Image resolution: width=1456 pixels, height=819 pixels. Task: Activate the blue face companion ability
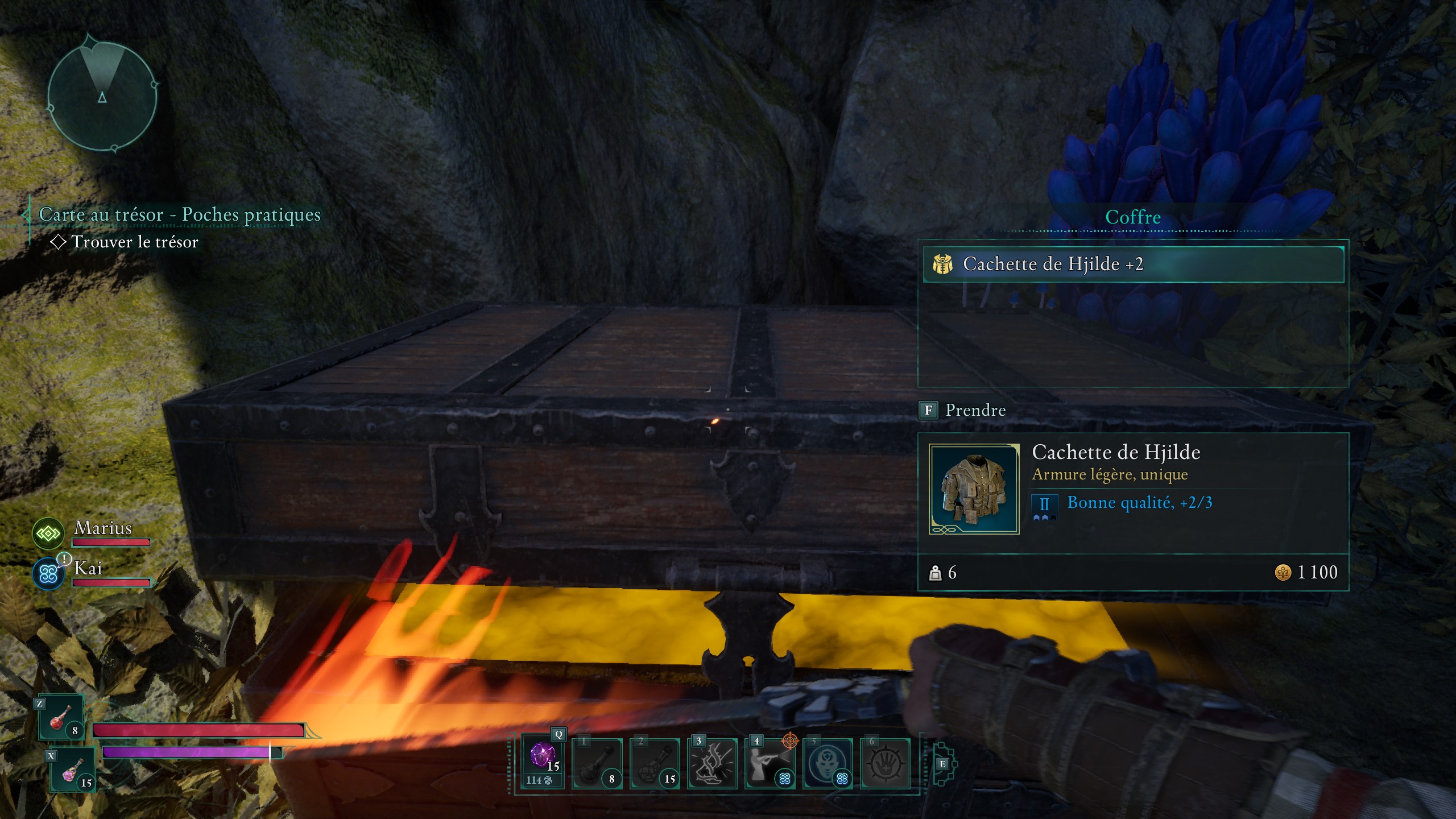(828, 763)
